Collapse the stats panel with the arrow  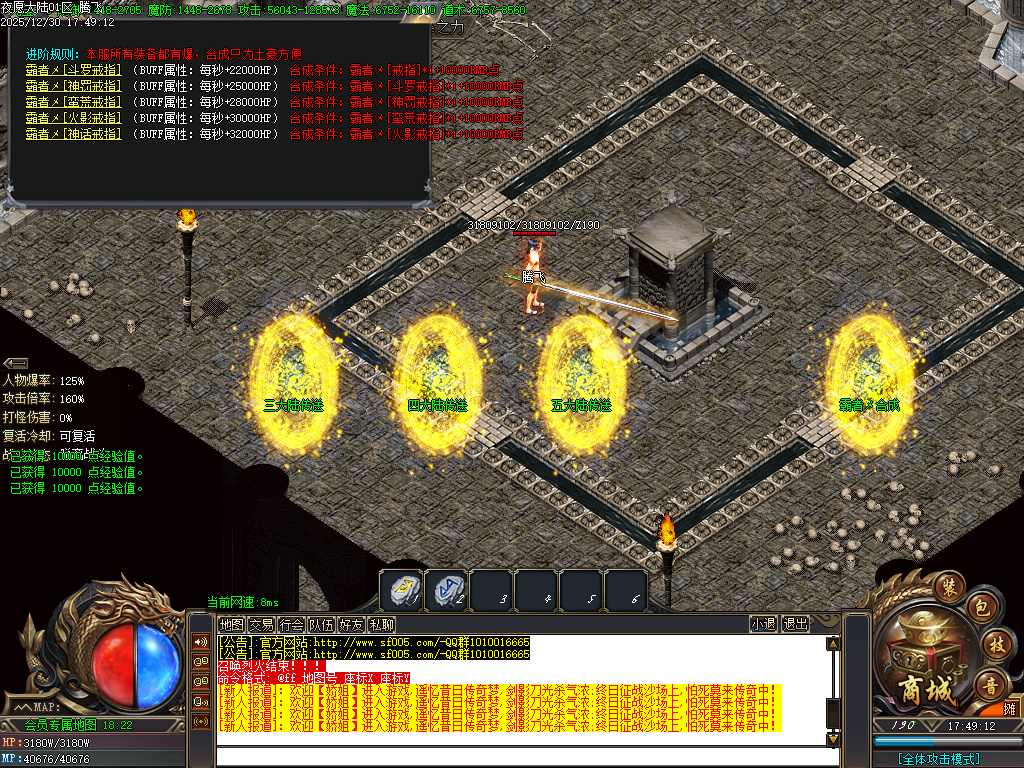15,363
